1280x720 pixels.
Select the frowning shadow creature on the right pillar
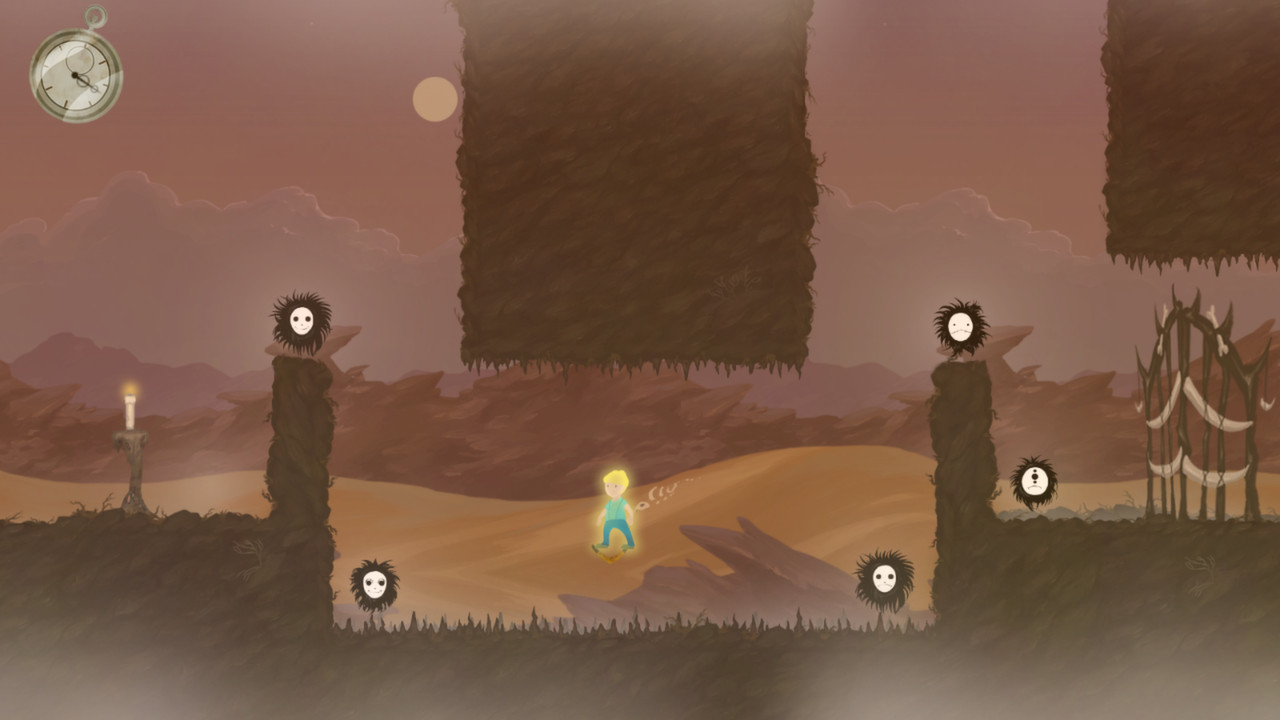pyautogui.click(x=958, y=325)
